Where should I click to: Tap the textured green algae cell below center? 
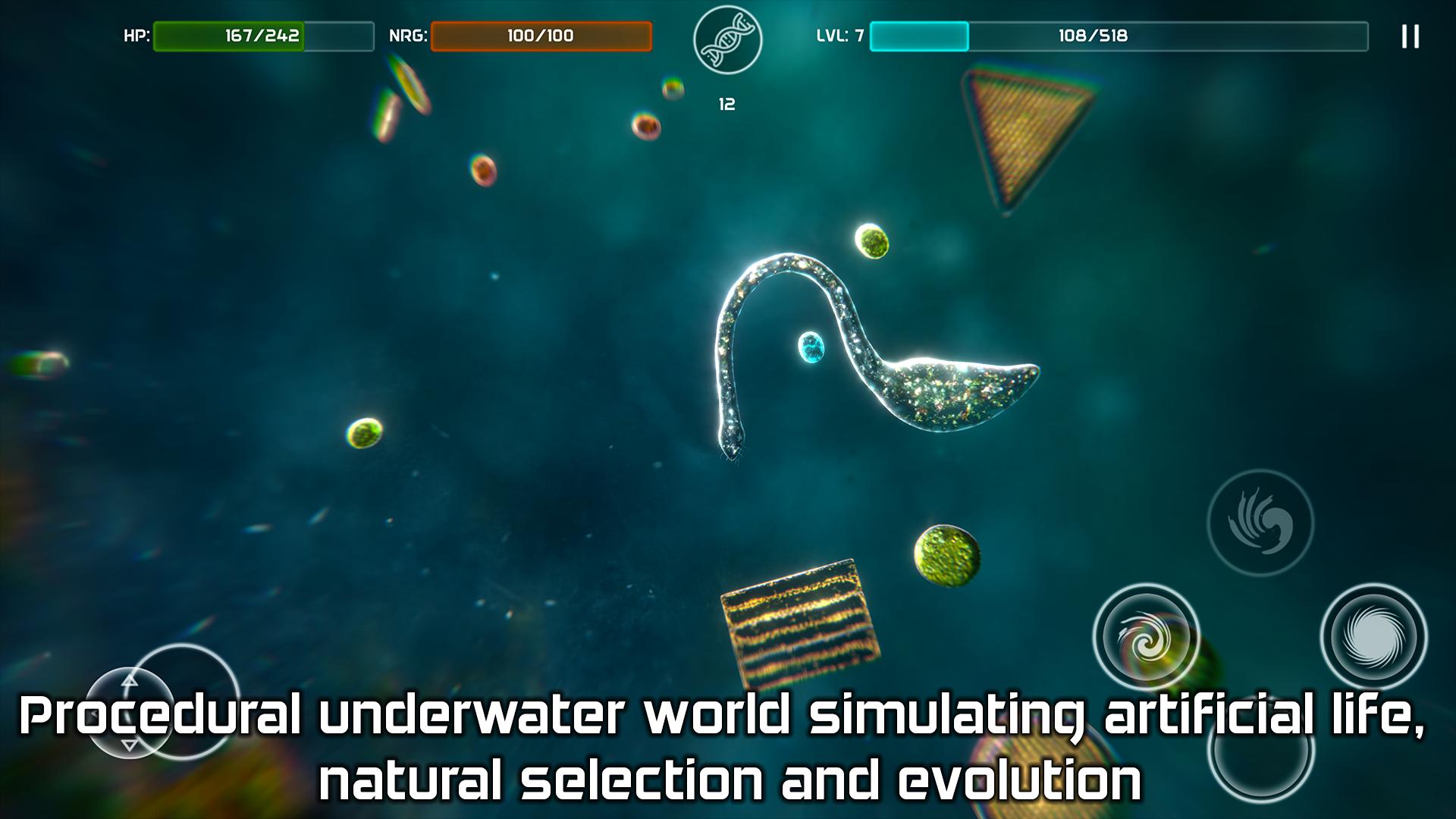[946, 557]
